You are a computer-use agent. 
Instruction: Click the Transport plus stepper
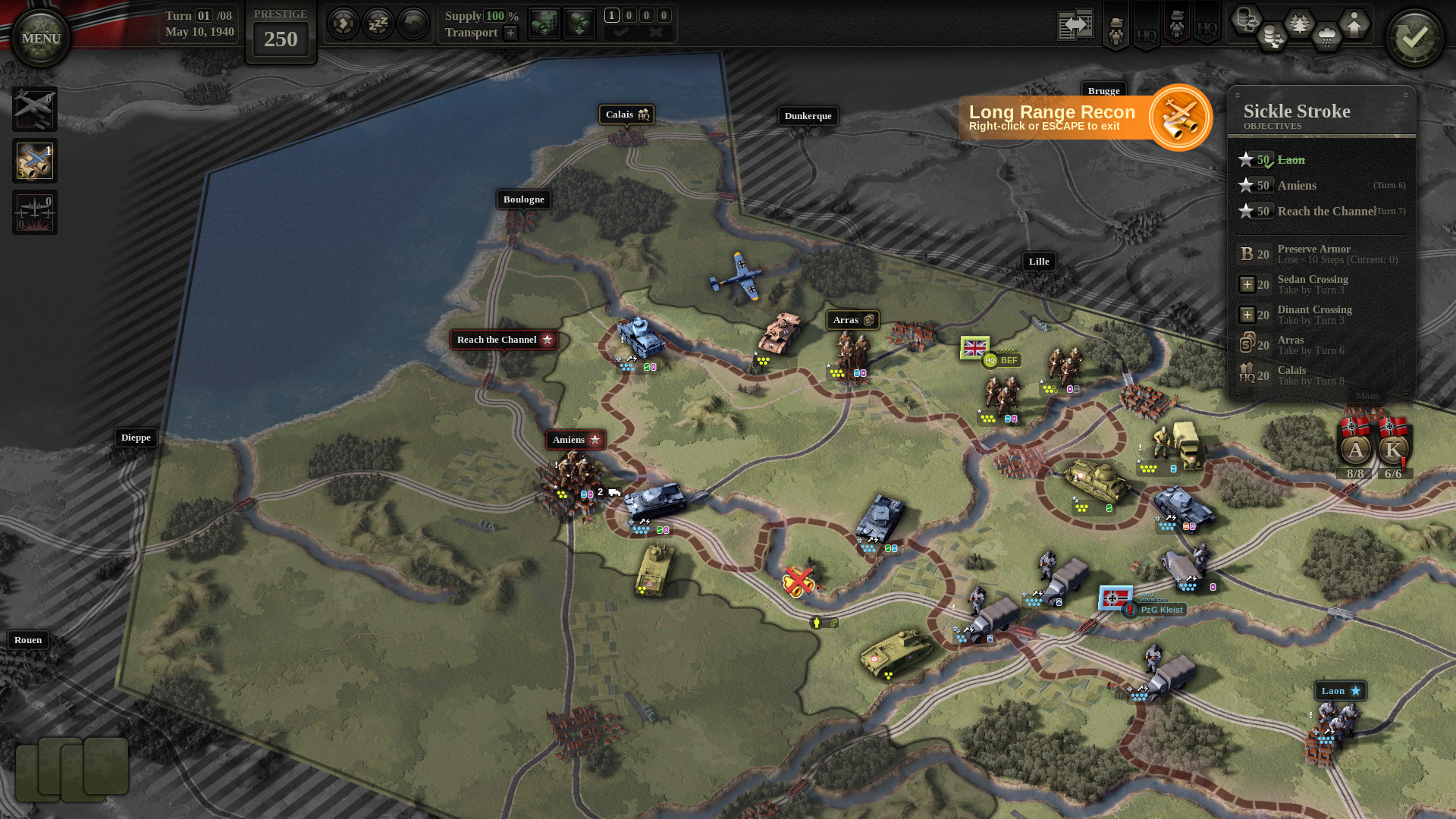[510, 33]
